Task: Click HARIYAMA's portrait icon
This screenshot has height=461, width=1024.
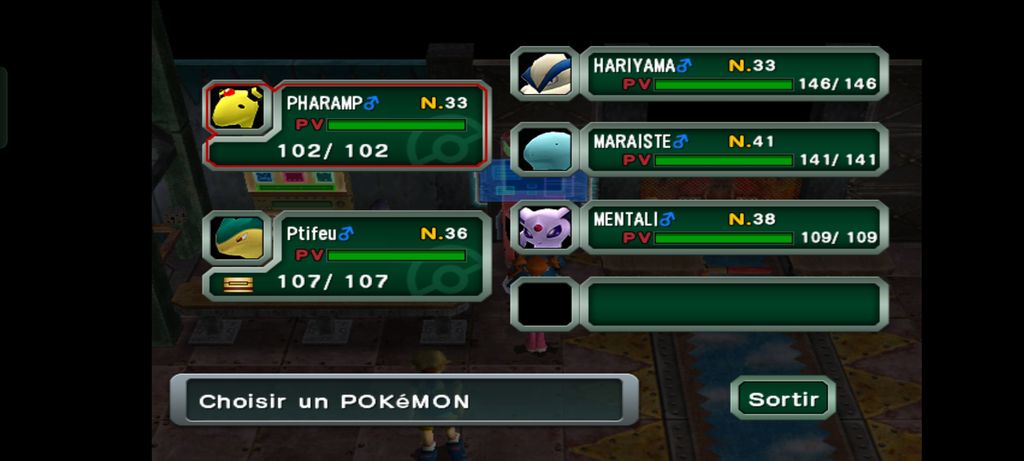Action: (545, 74)
